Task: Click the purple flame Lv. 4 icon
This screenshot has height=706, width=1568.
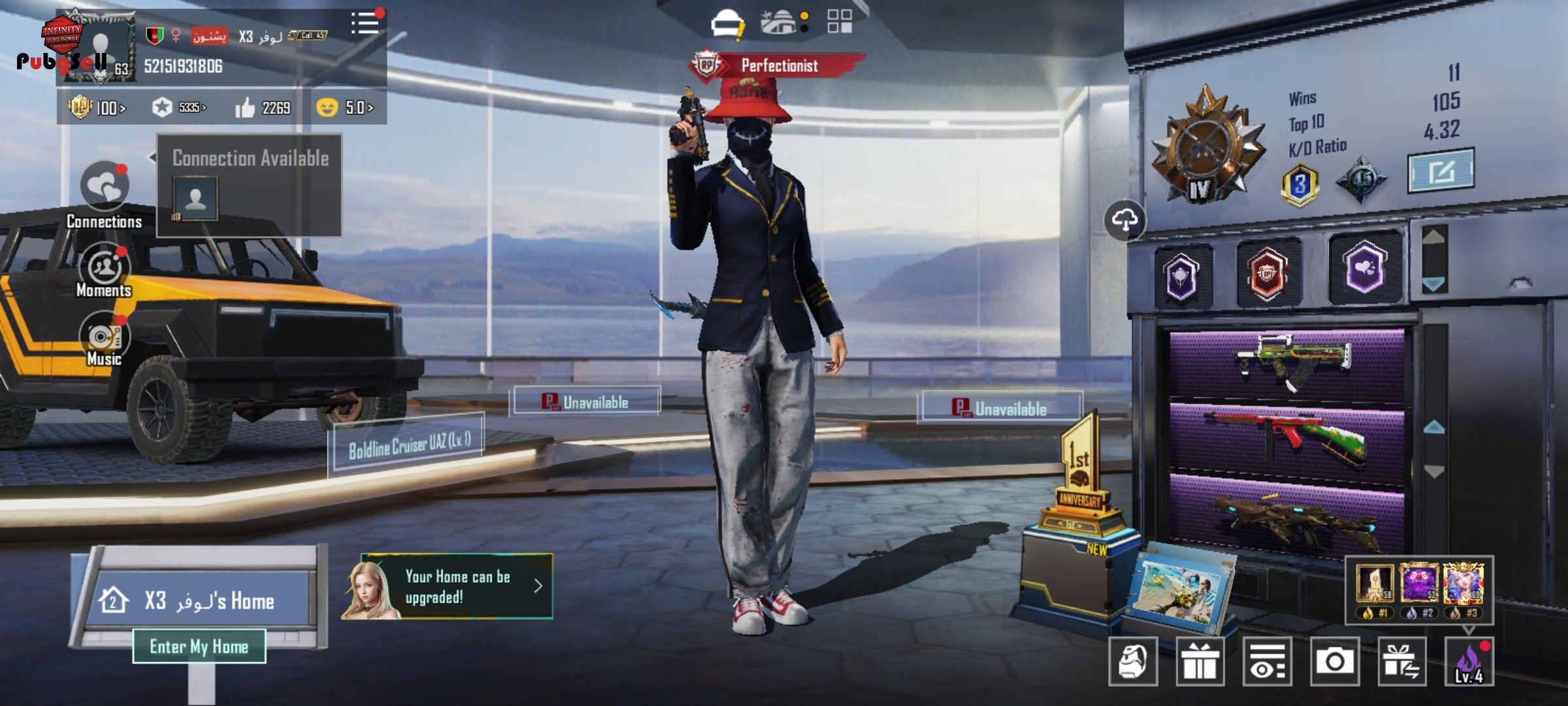Action: point(1469,662)
